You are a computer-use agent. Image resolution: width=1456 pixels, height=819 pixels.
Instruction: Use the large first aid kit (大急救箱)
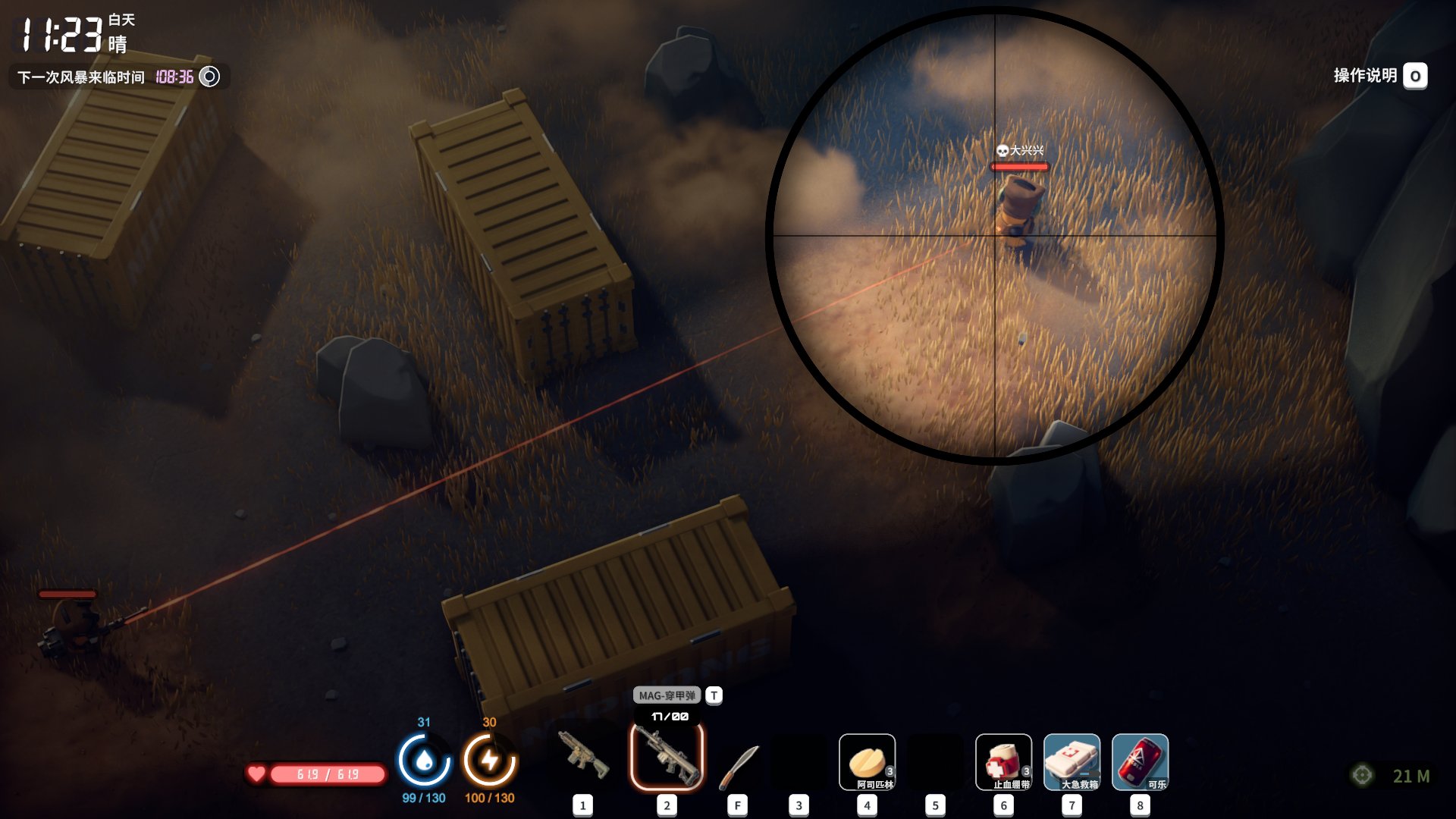(x=1072, y=762)
